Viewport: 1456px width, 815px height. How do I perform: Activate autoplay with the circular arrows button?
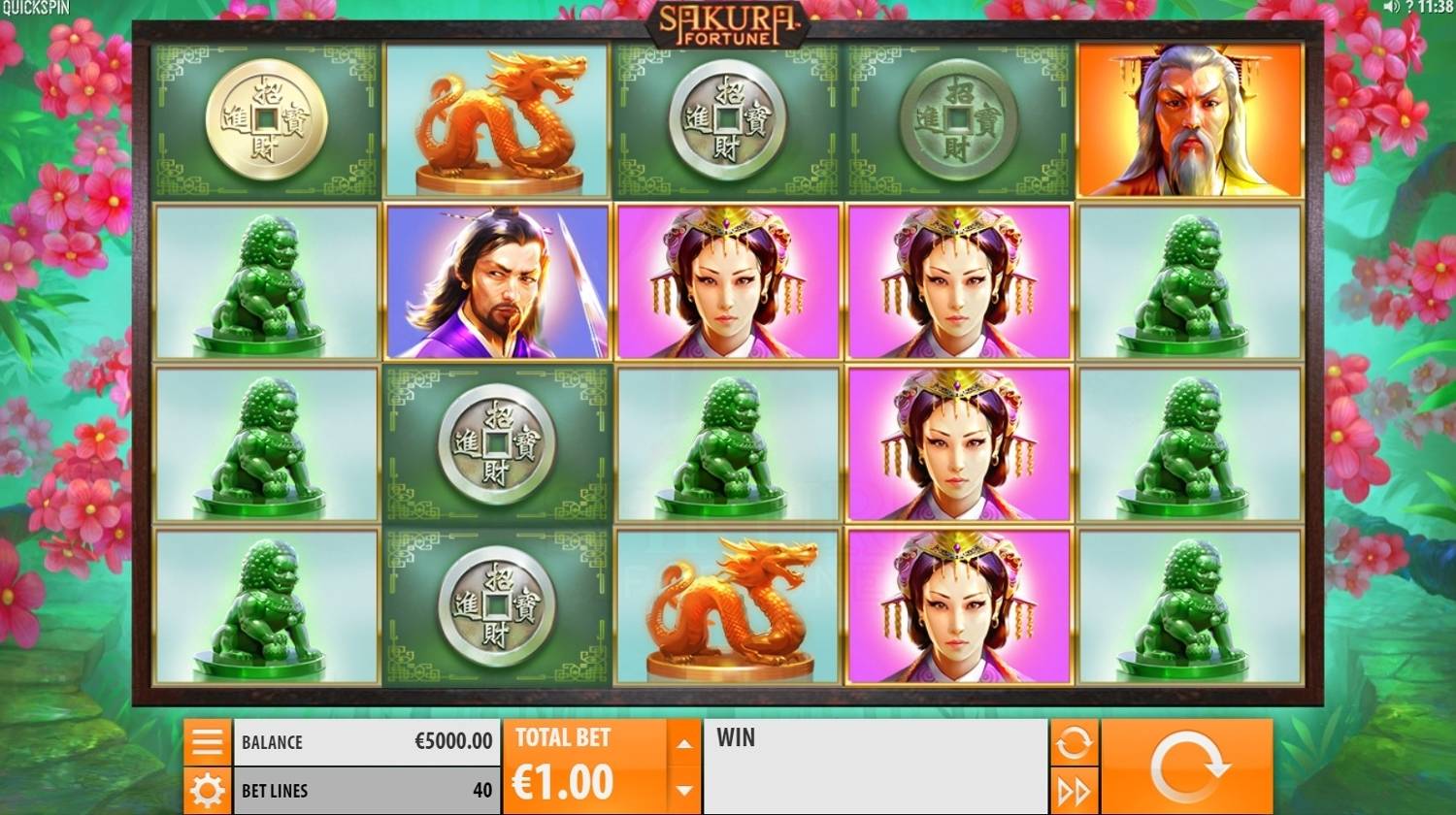(1074, 743)
